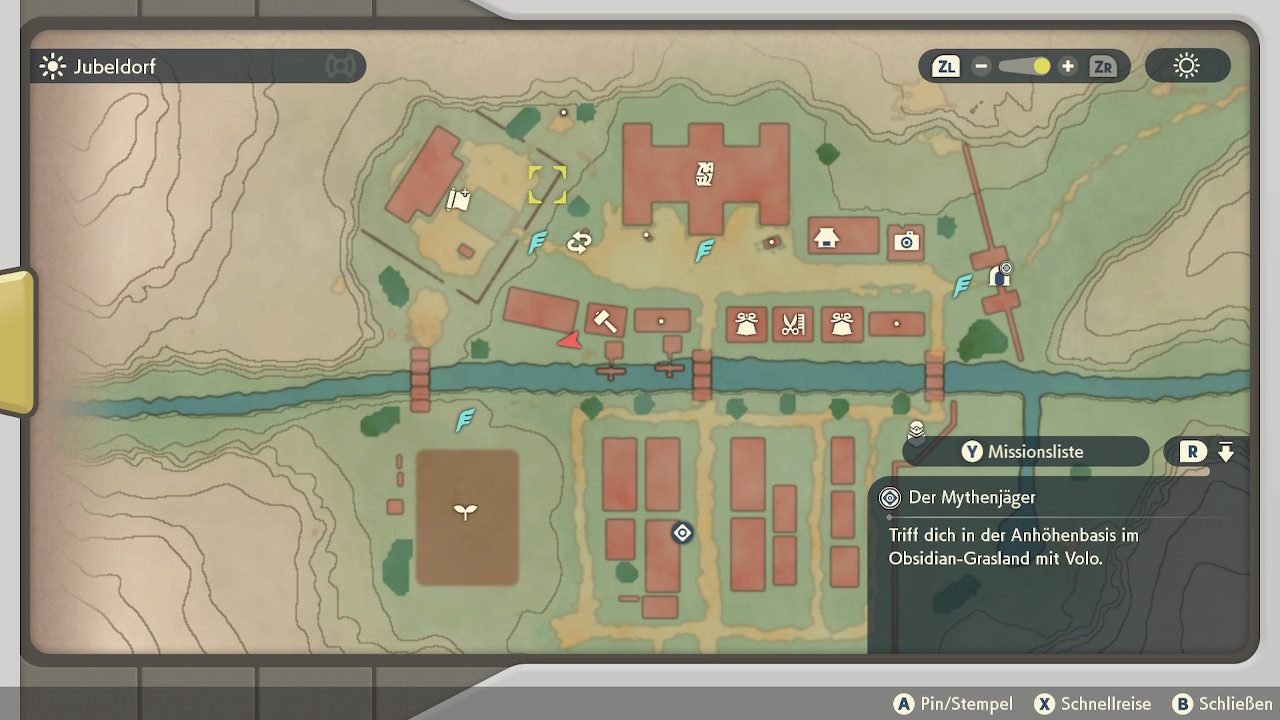
Task: Toggle the sun weather icon
Action: (1187, 67)
